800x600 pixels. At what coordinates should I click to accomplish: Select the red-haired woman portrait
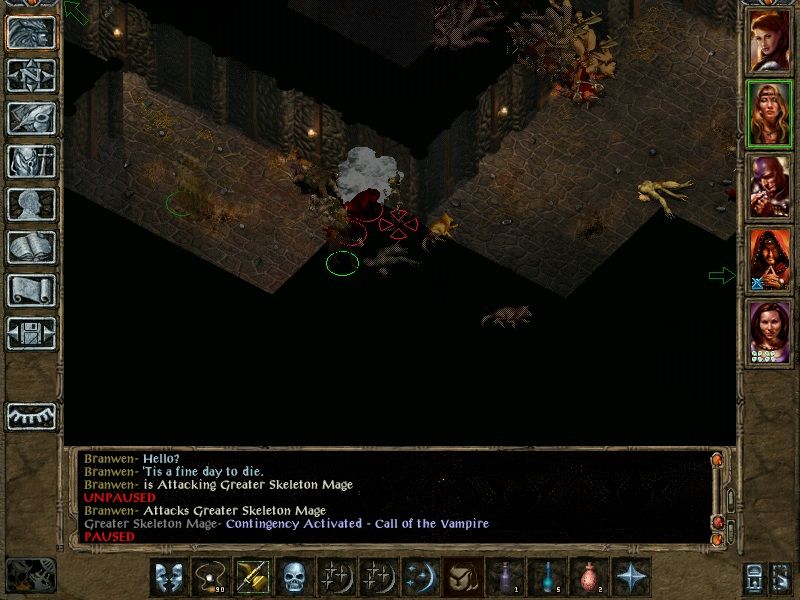coord(770,39)
